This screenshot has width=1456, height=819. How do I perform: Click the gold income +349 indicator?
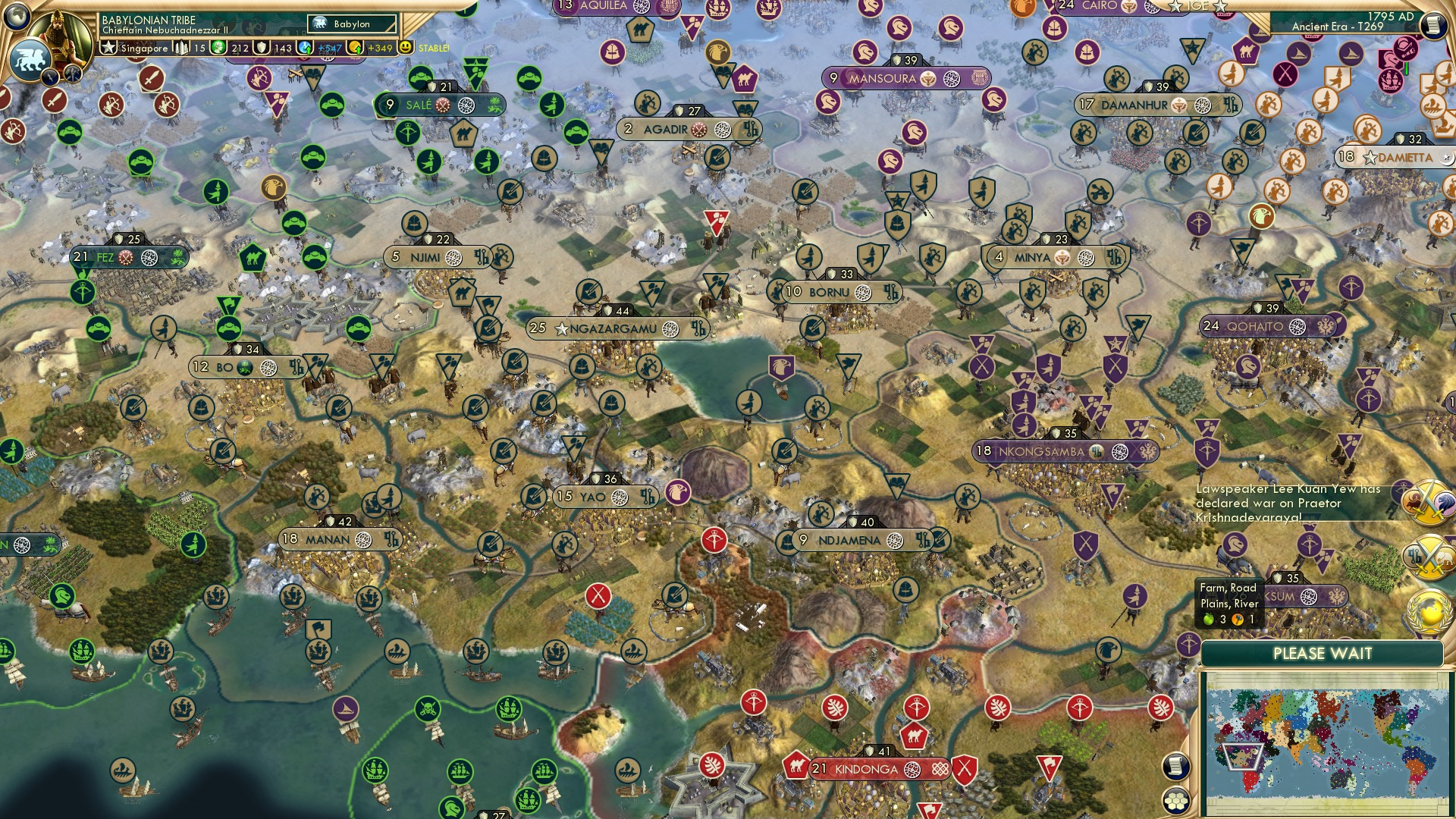click(378, 48)
